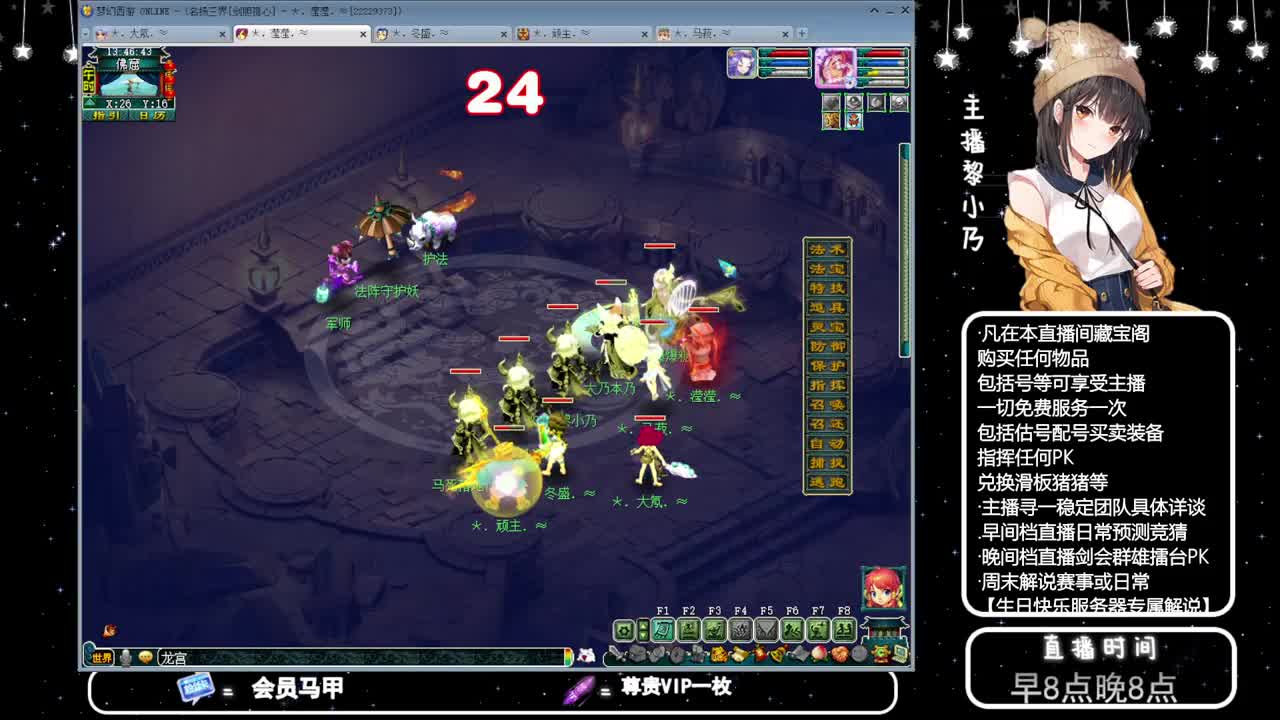This screenshot has width=1280, height=720.
Task: Switch to the ★.冬盛 character tab
Action: coord(435,33)
